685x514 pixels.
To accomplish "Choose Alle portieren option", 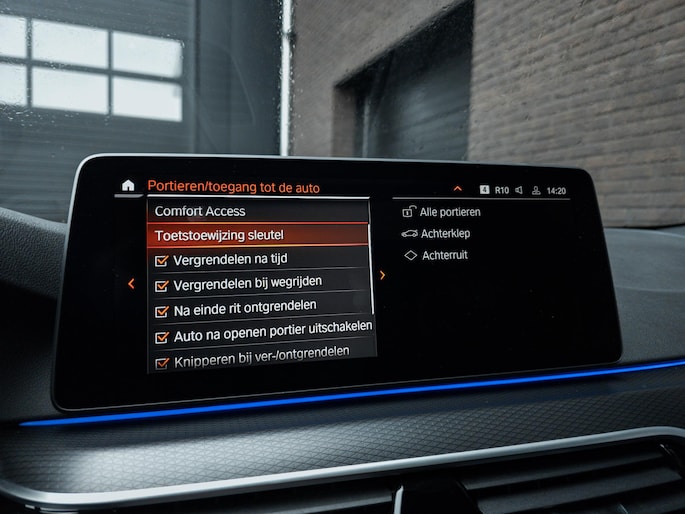I will tap(449, 212).
